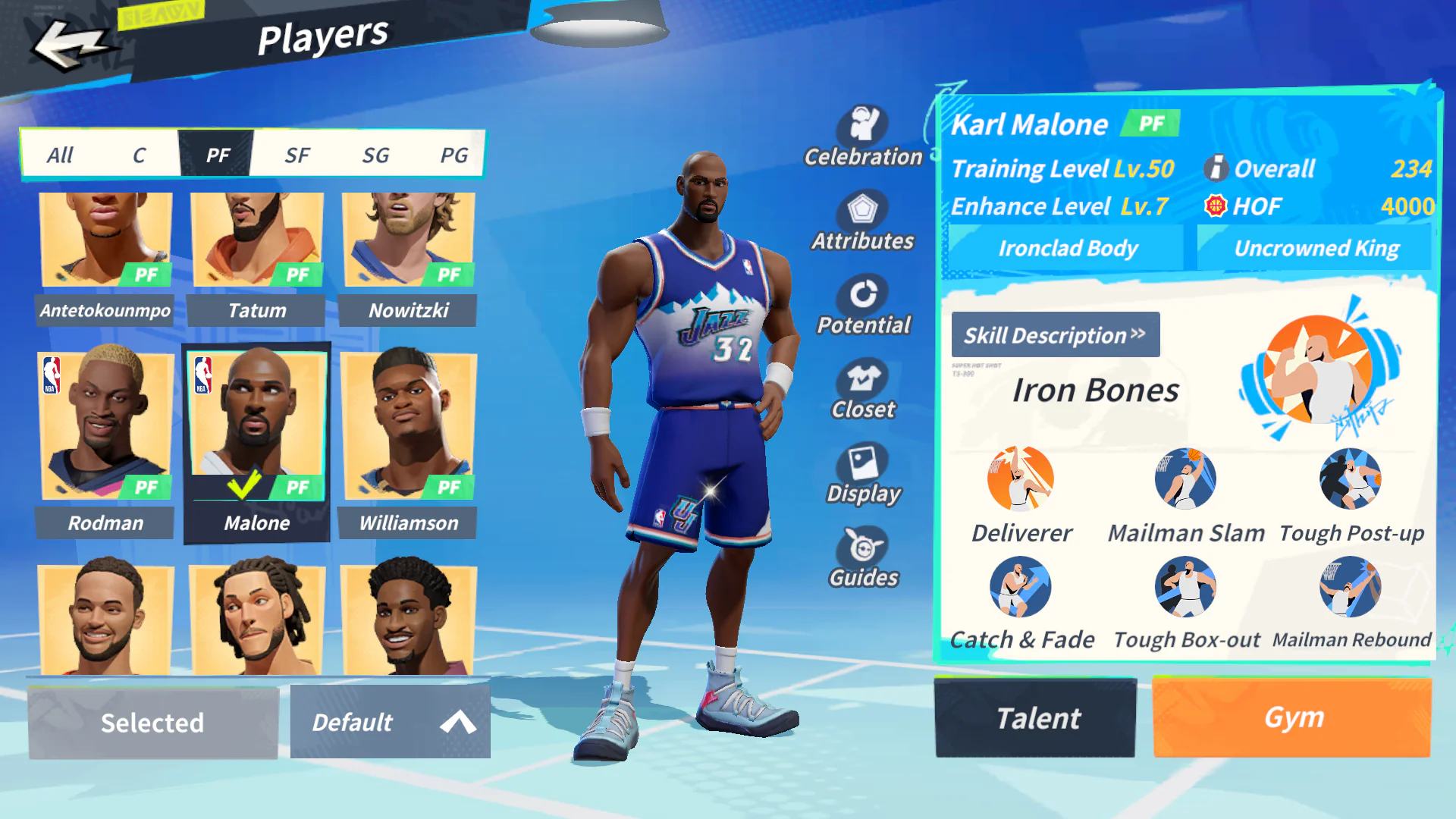Click the Overall info icon
This screenshot has height=819, width=1456.
pyautogui.click(x=1216, y=168)
